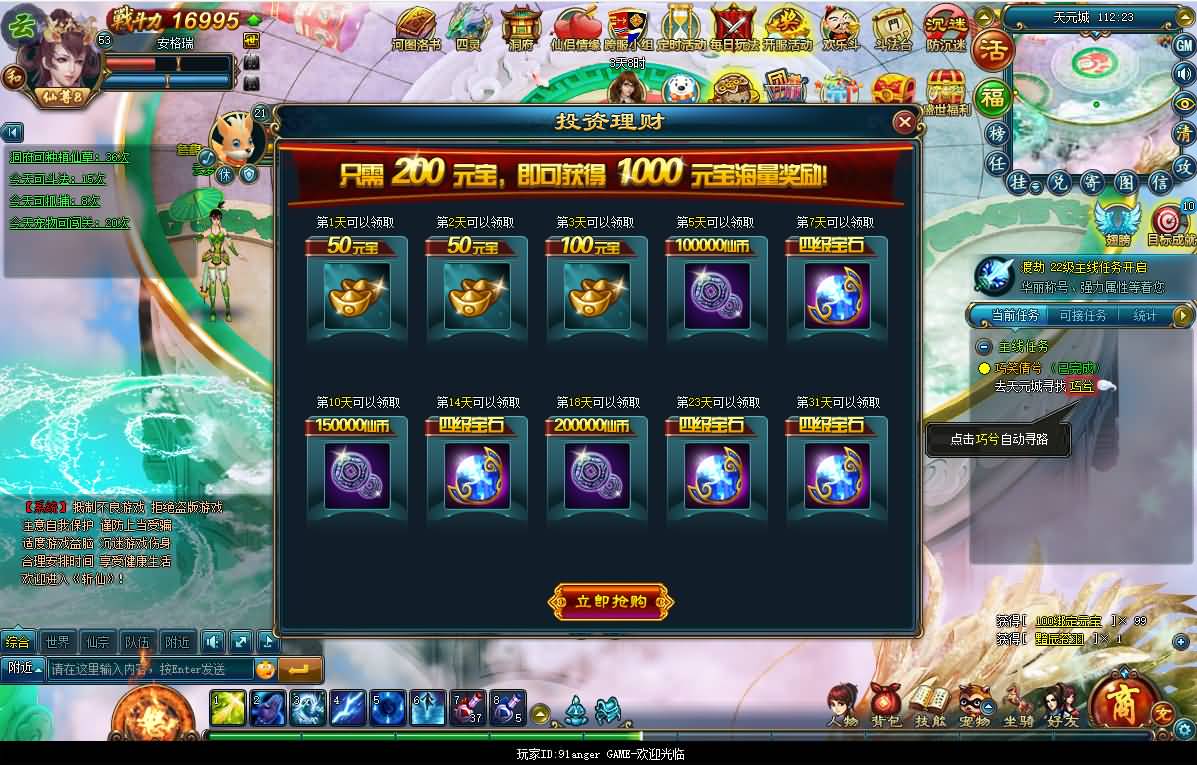Open the chat emoji picker
Viewport: 1197px width, 765px height.
(x=265, y=669)
